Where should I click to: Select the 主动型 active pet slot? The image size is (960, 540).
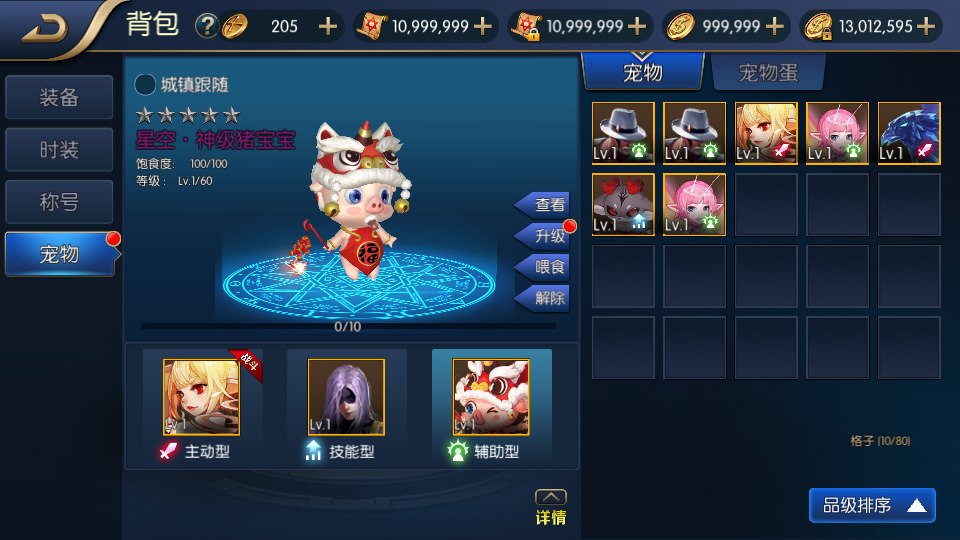click(x=202, y=398)
